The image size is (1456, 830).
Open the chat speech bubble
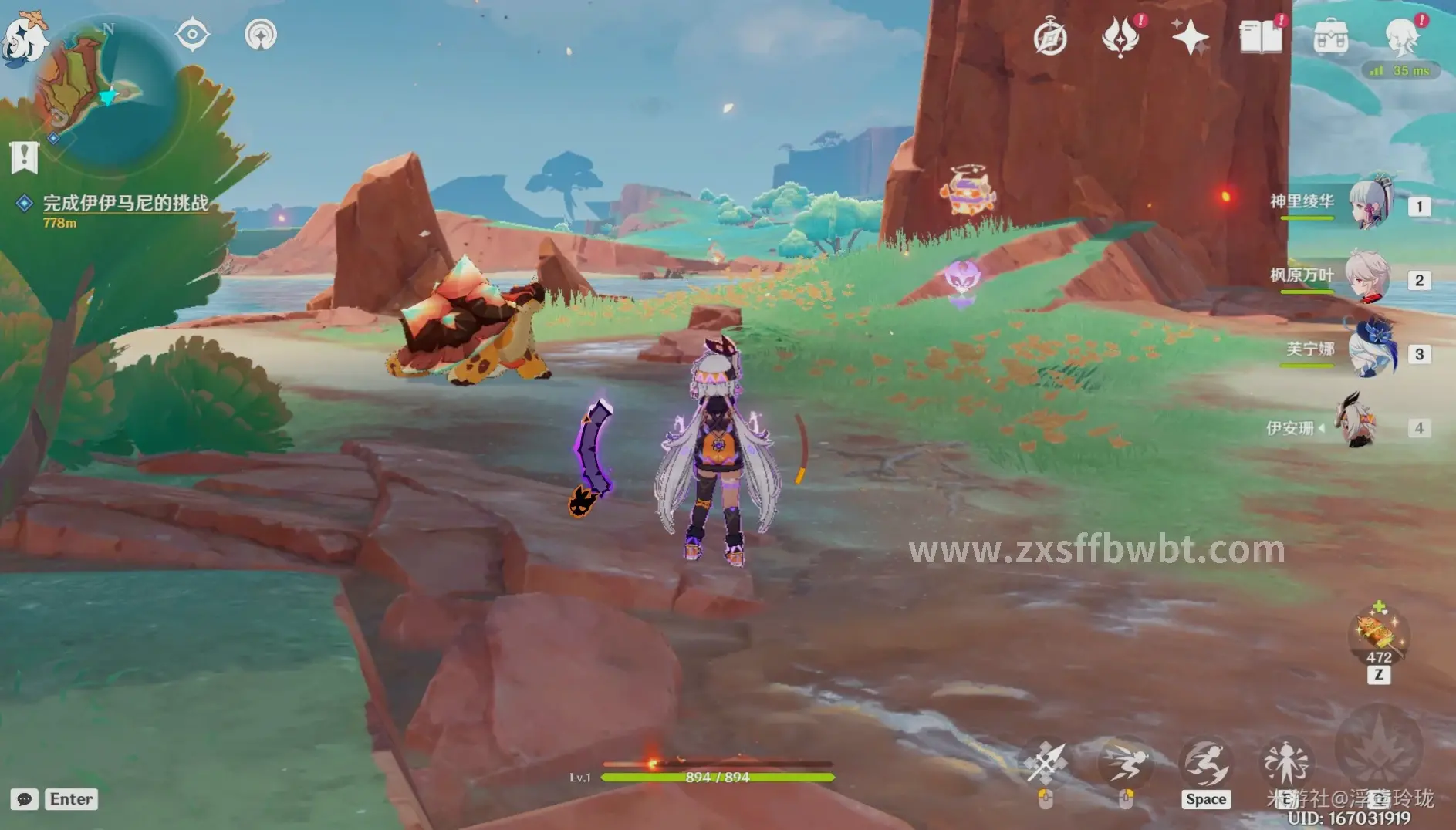pyautogui.click(x=24, y=799)
